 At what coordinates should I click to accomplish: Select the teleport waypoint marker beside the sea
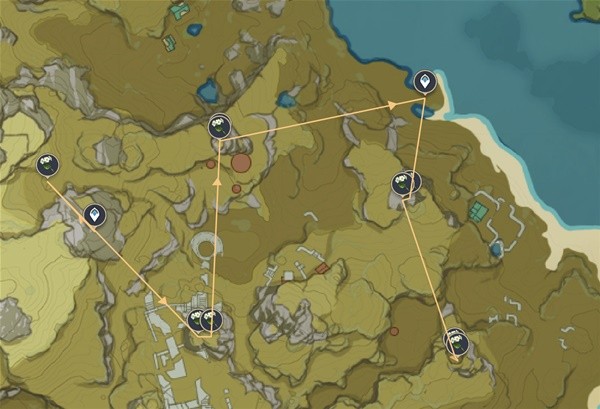pyautogui.click(x=425, y=82)
